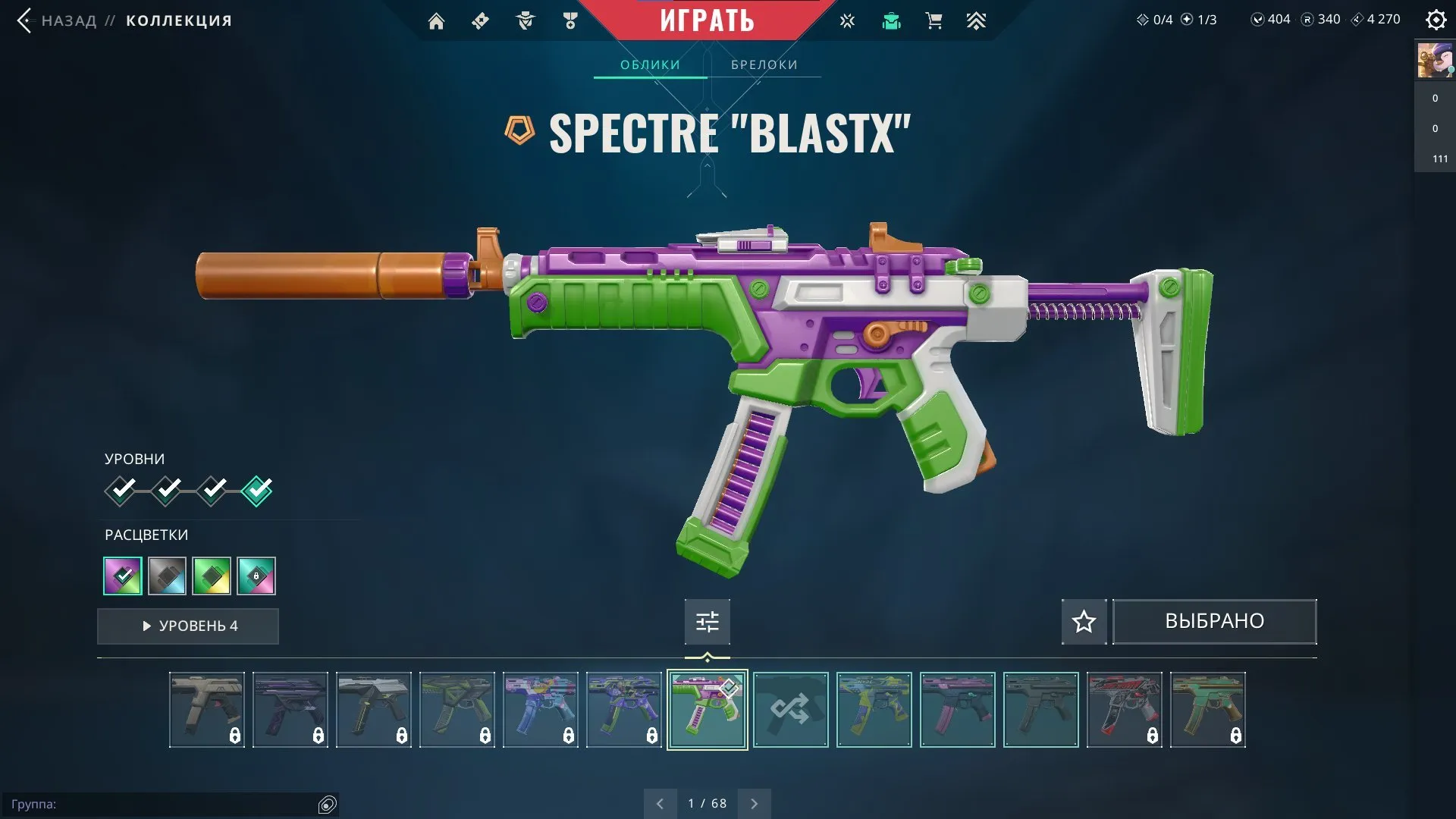
Task: Open the Agents section icon
Action: (x=526, y=20)
